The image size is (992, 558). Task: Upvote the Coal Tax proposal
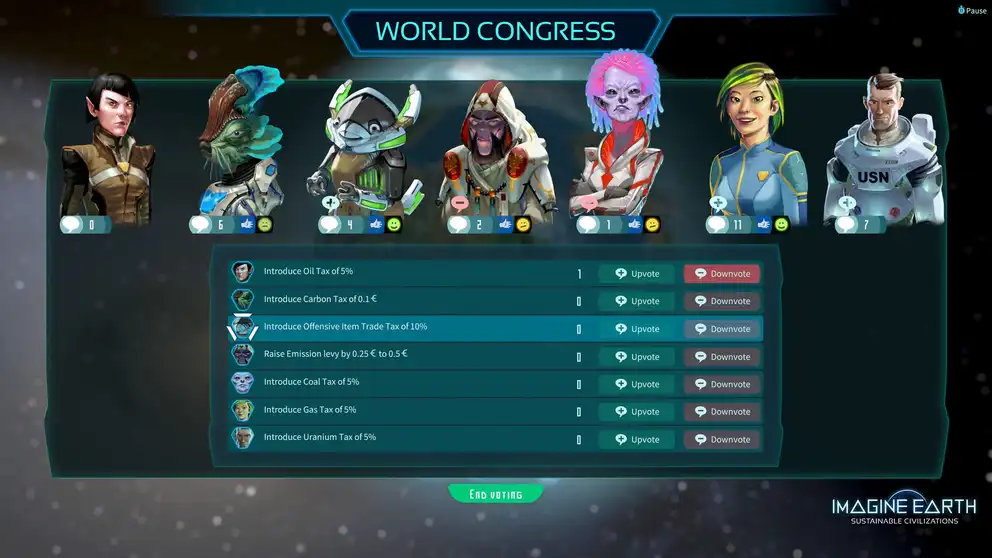(636, 384)
